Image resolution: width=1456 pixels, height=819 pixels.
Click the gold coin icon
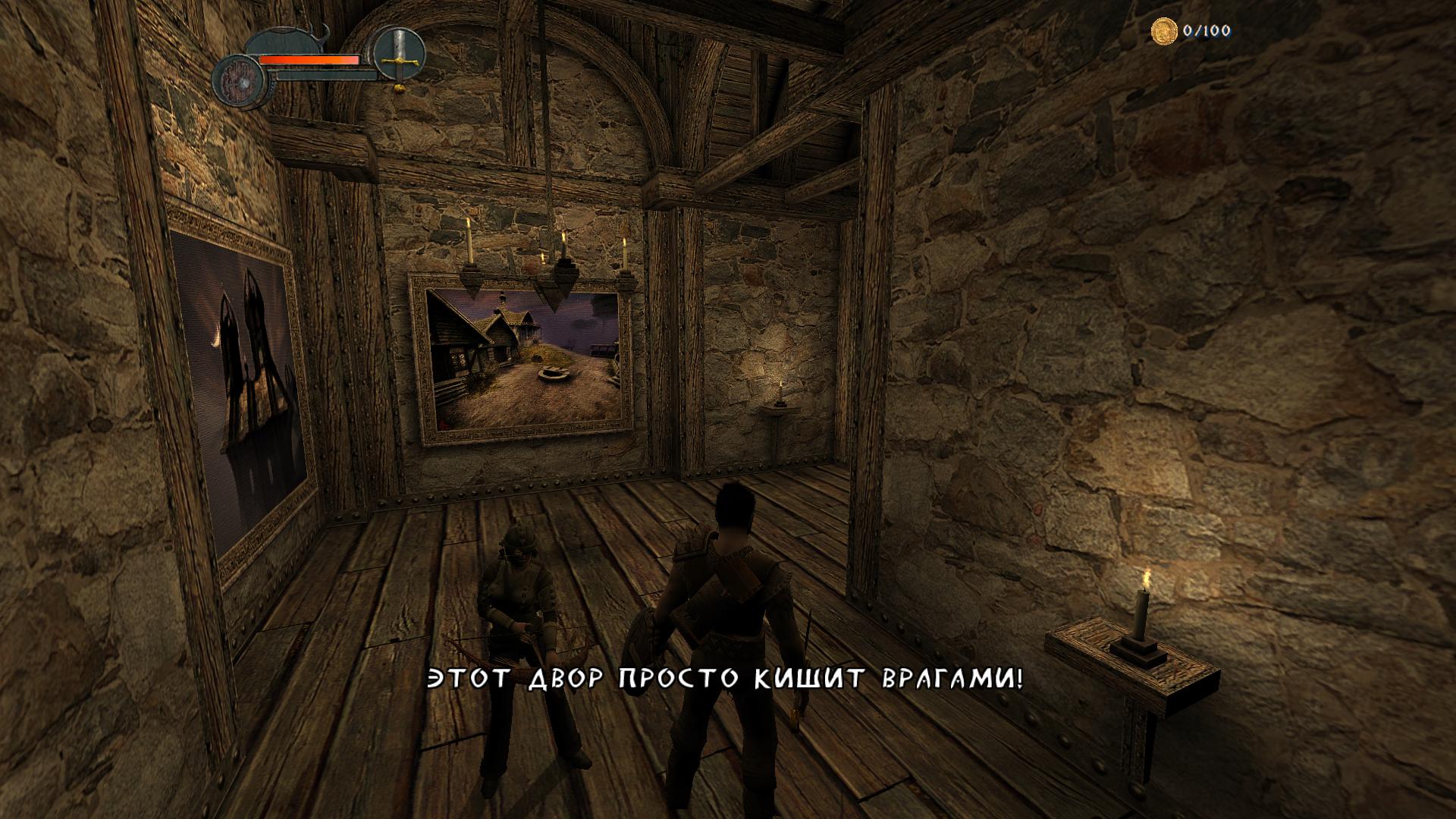[x=1163, y=31]
